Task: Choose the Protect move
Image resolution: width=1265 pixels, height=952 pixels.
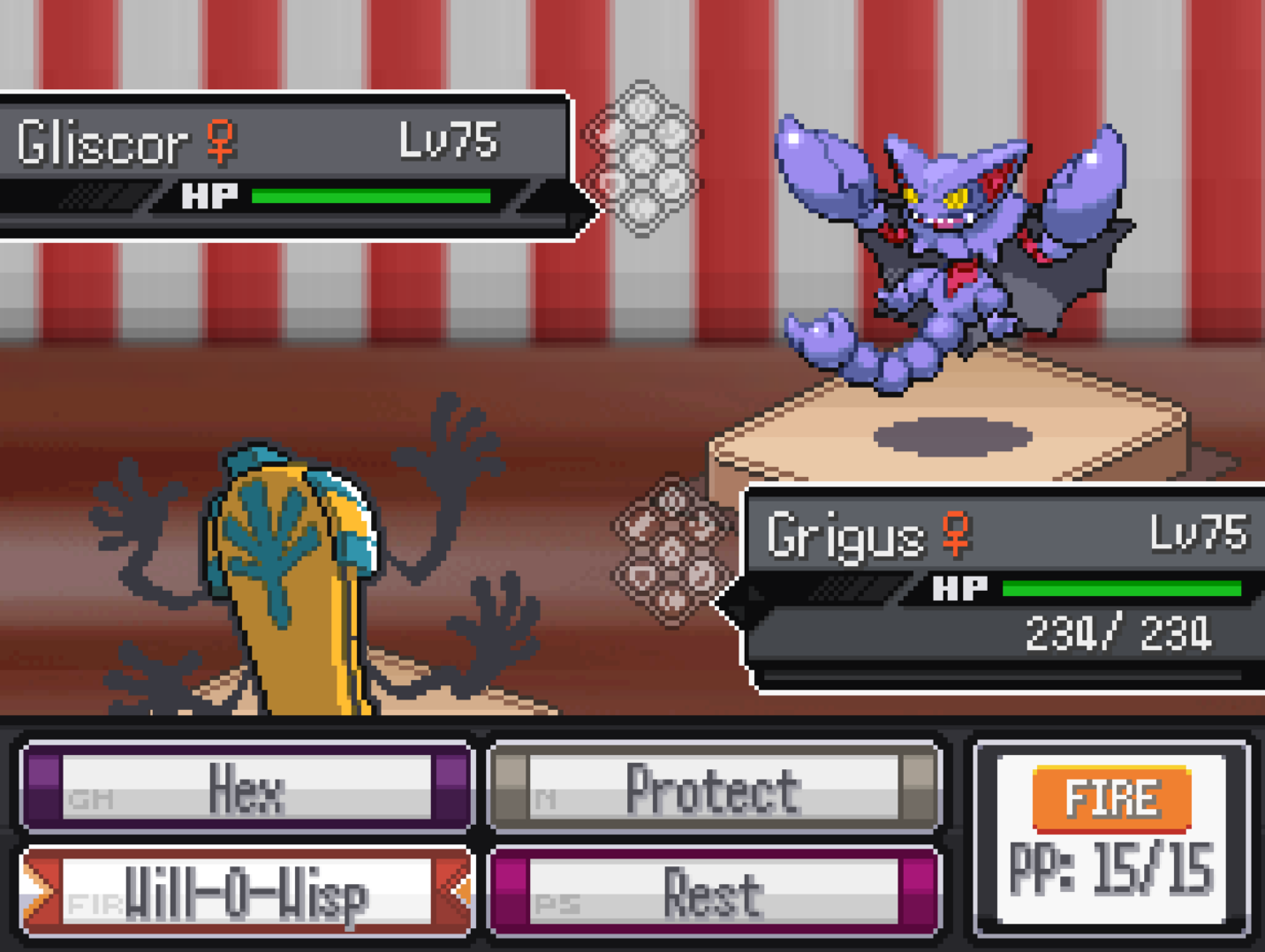Action: tap(713, 788)
